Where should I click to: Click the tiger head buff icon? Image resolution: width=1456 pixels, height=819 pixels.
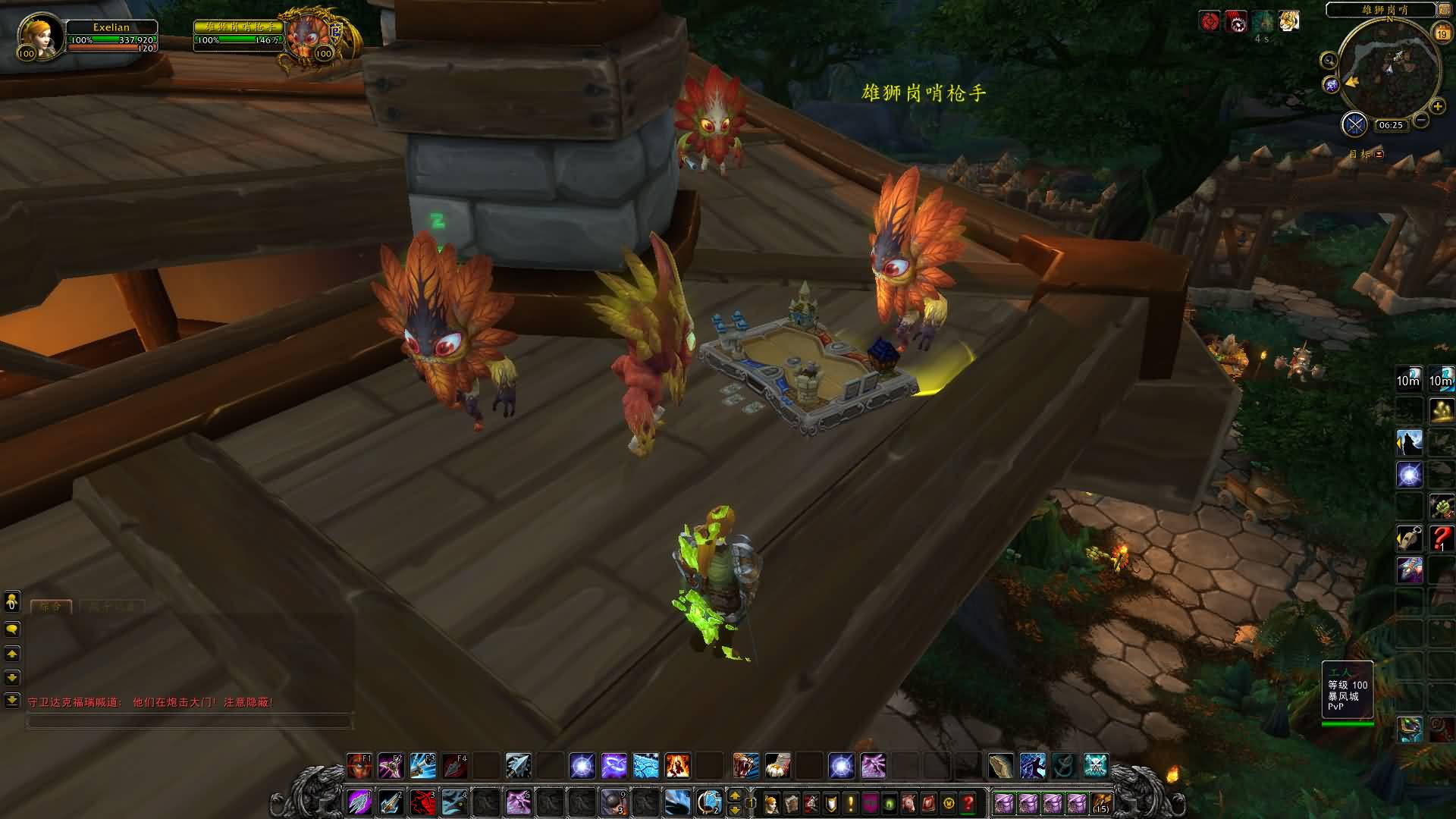click(1288, 21)
